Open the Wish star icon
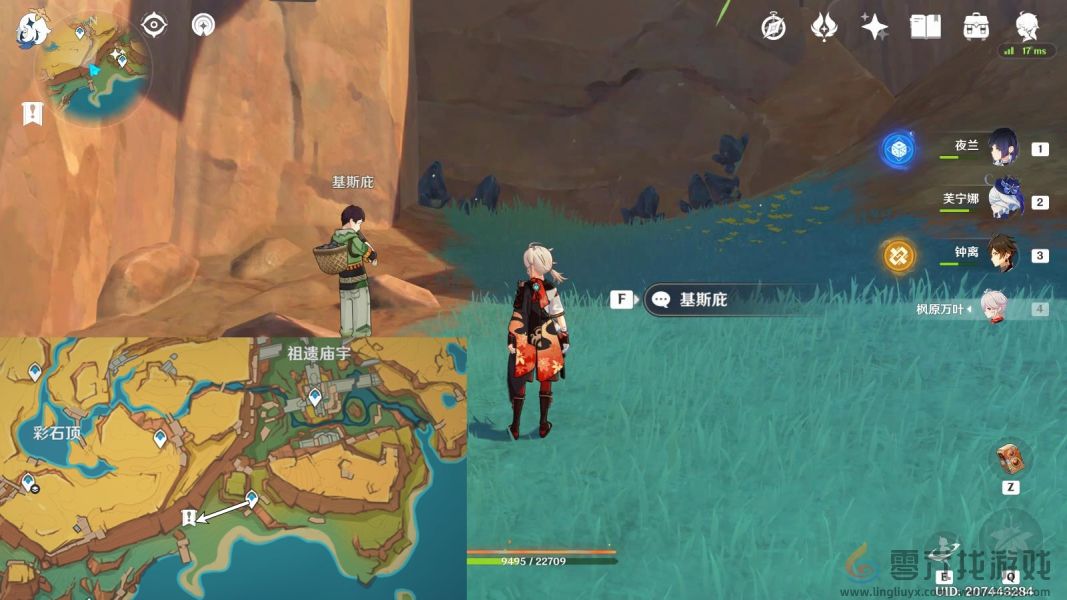The width and height of the screenshot is (1067, 600). (875, 27)
